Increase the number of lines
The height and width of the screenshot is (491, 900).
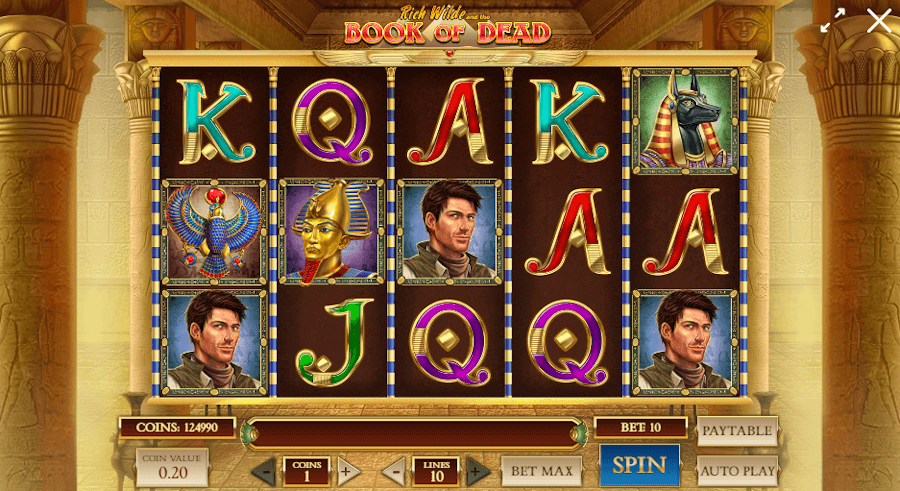coord(477,471)
